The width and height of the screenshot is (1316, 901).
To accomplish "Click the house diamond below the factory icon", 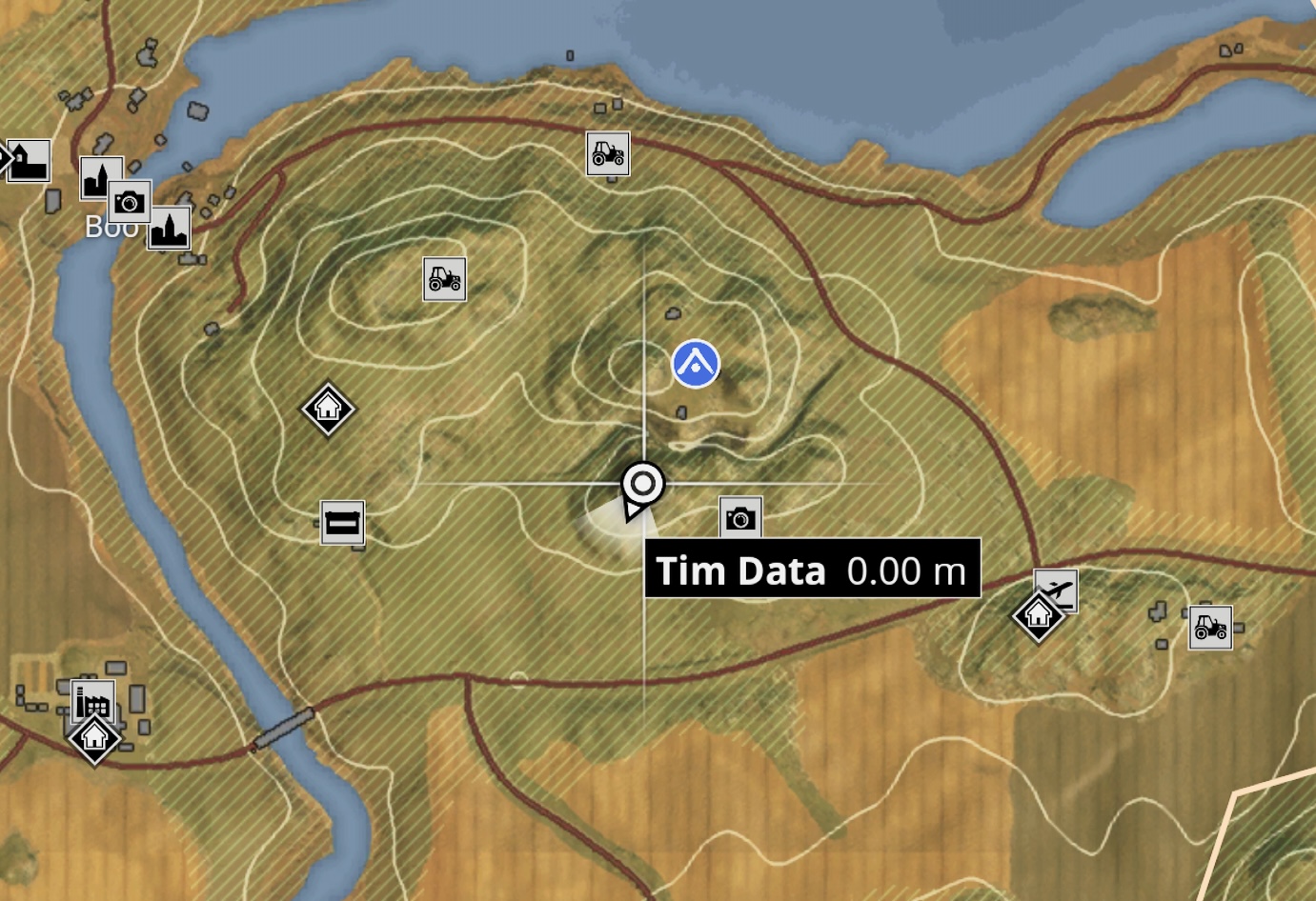I will pos(94,738).
